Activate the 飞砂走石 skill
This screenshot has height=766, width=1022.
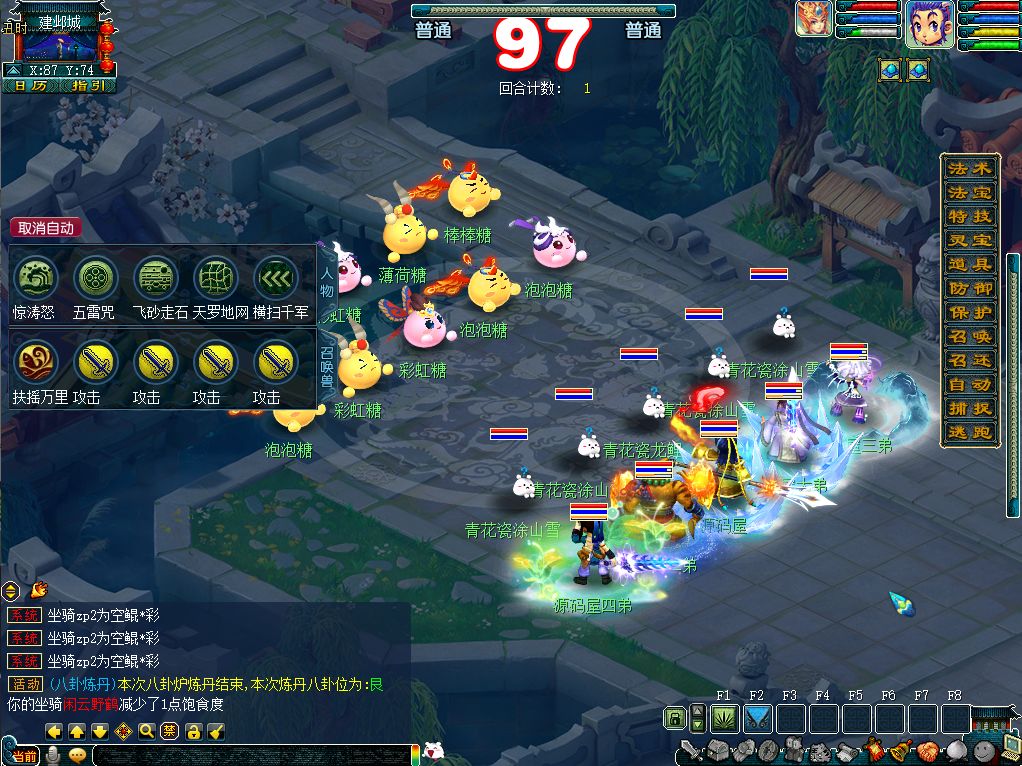(155, 278)
